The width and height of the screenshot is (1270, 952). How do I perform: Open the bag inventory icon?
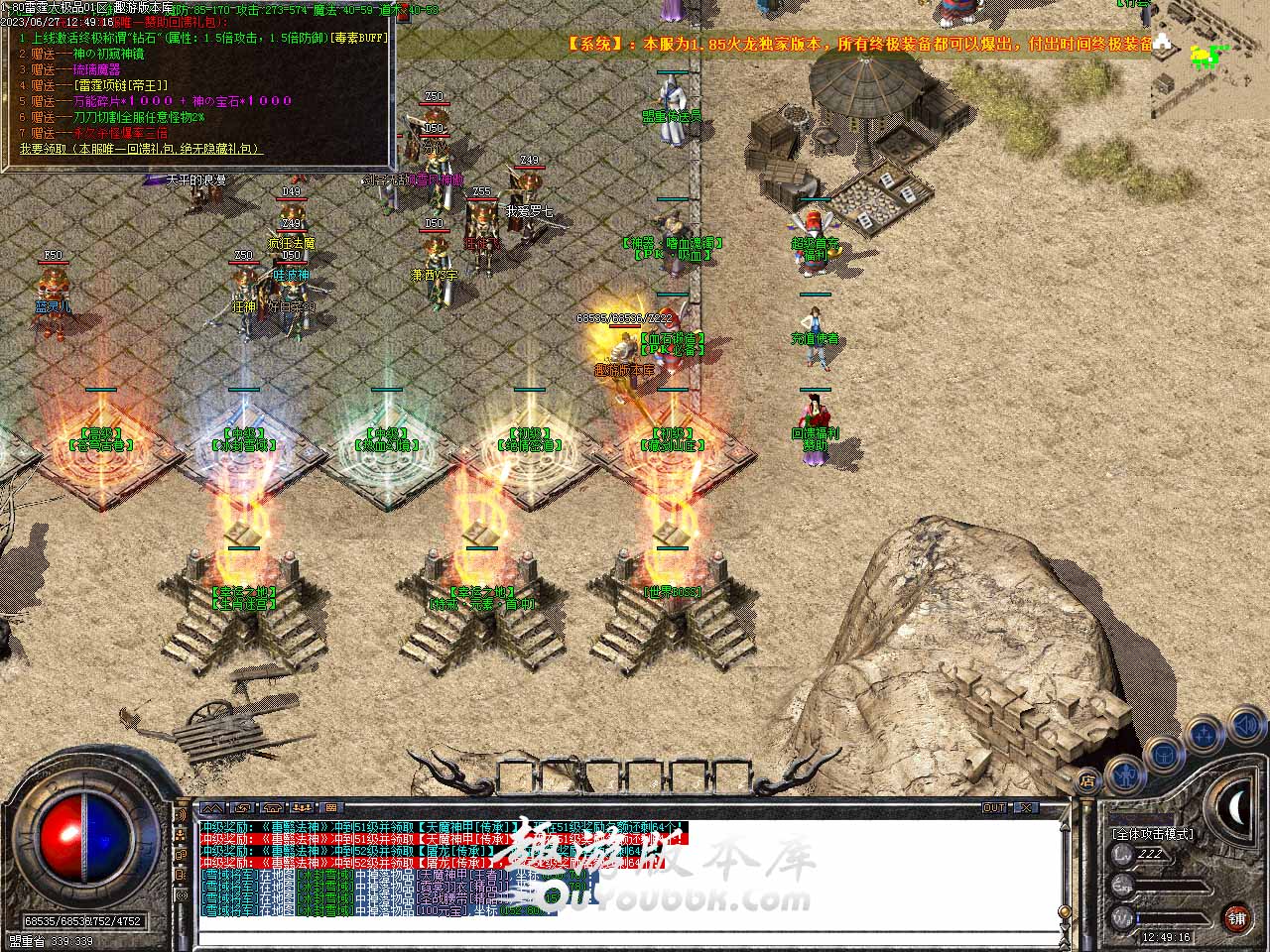click(x=1163, y=755)
